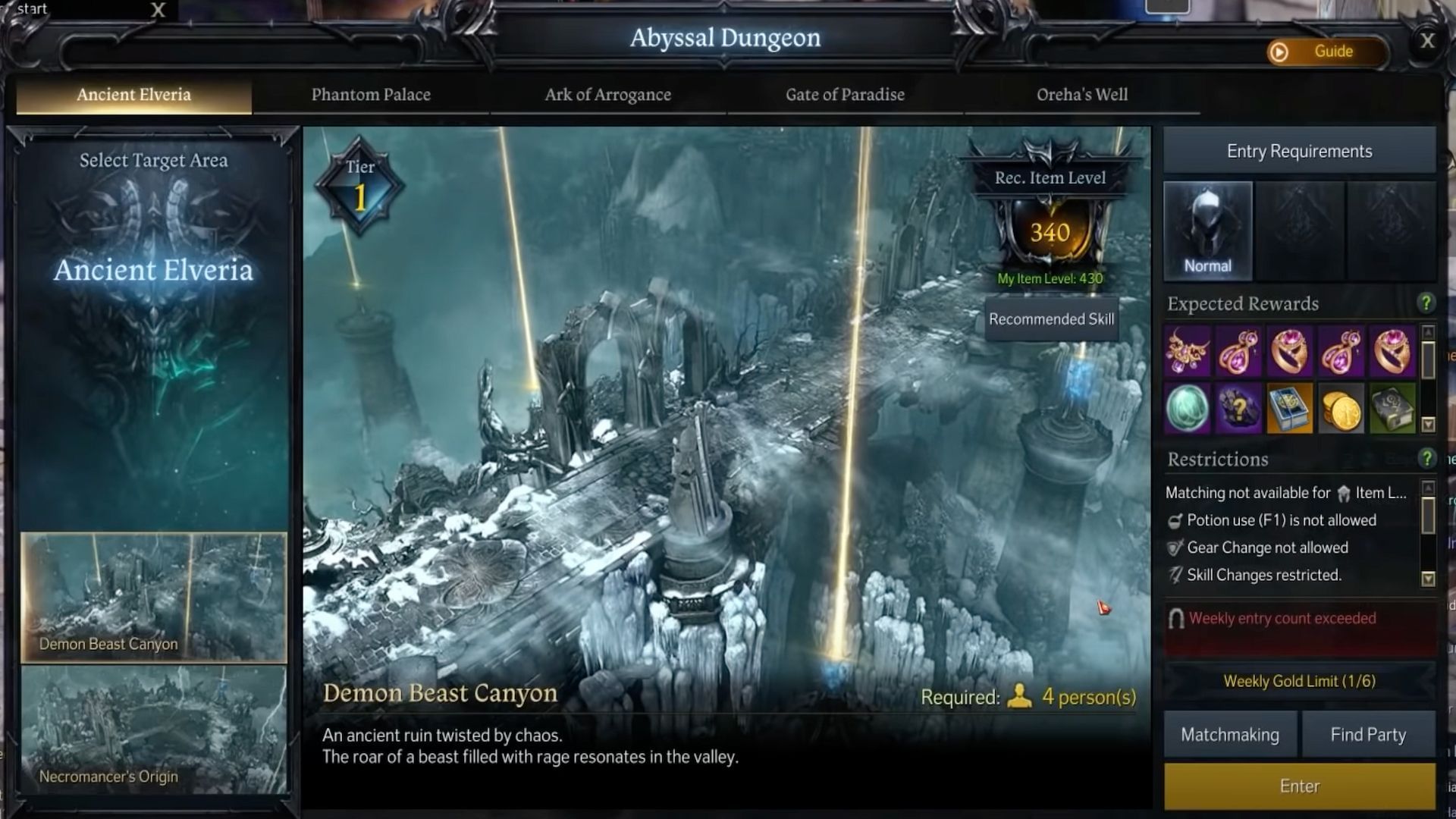Switch to the Phantom Palace tab
Screen dimensions: 1456x819
pyautogui.click(x=371, y=95)
